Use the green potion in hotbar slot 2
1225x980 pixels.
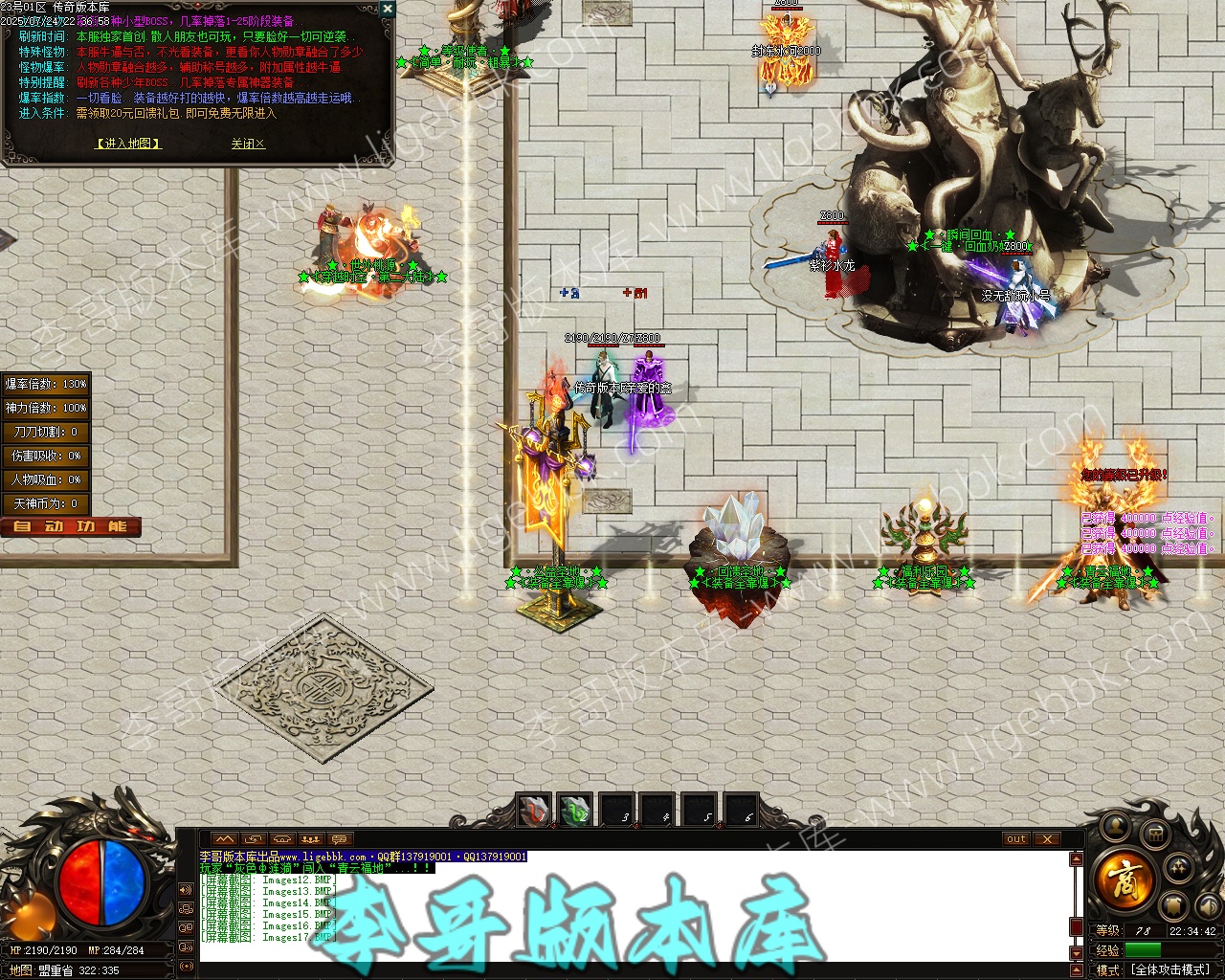point(576,811)
